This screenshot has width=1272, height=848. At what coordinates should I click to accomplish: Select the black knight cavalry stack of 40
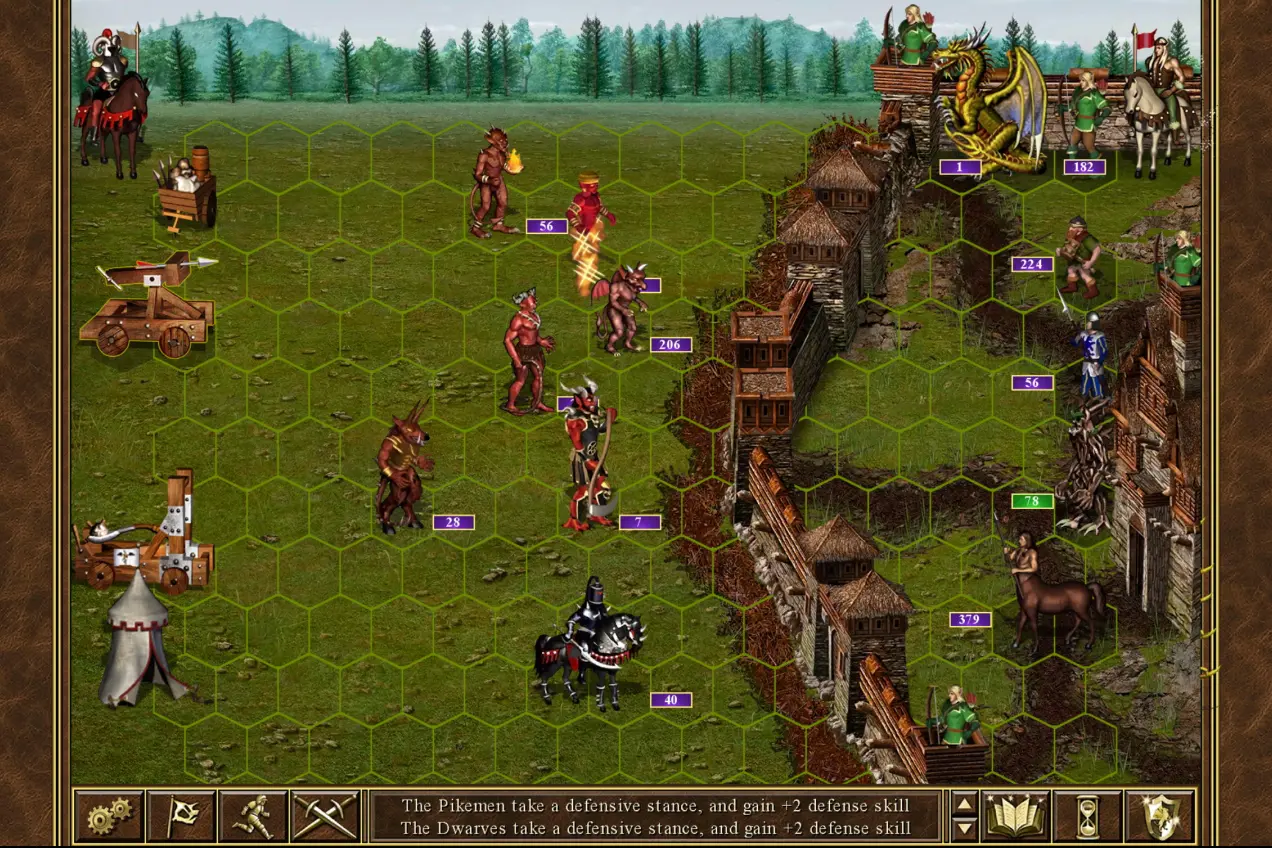[x=590, y=645]
